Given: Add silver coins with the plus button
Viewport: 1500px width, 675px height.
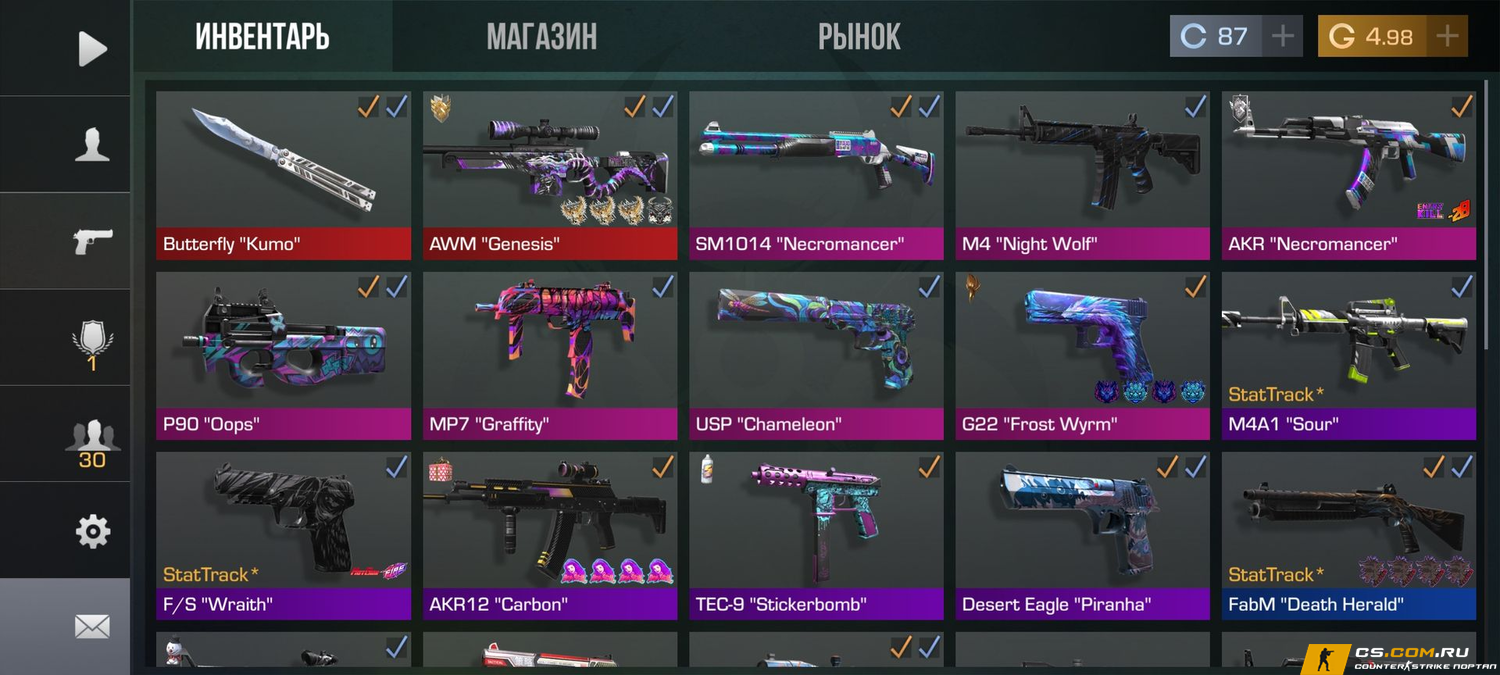Looking at the screenshot, I should tap(1282, 37).
